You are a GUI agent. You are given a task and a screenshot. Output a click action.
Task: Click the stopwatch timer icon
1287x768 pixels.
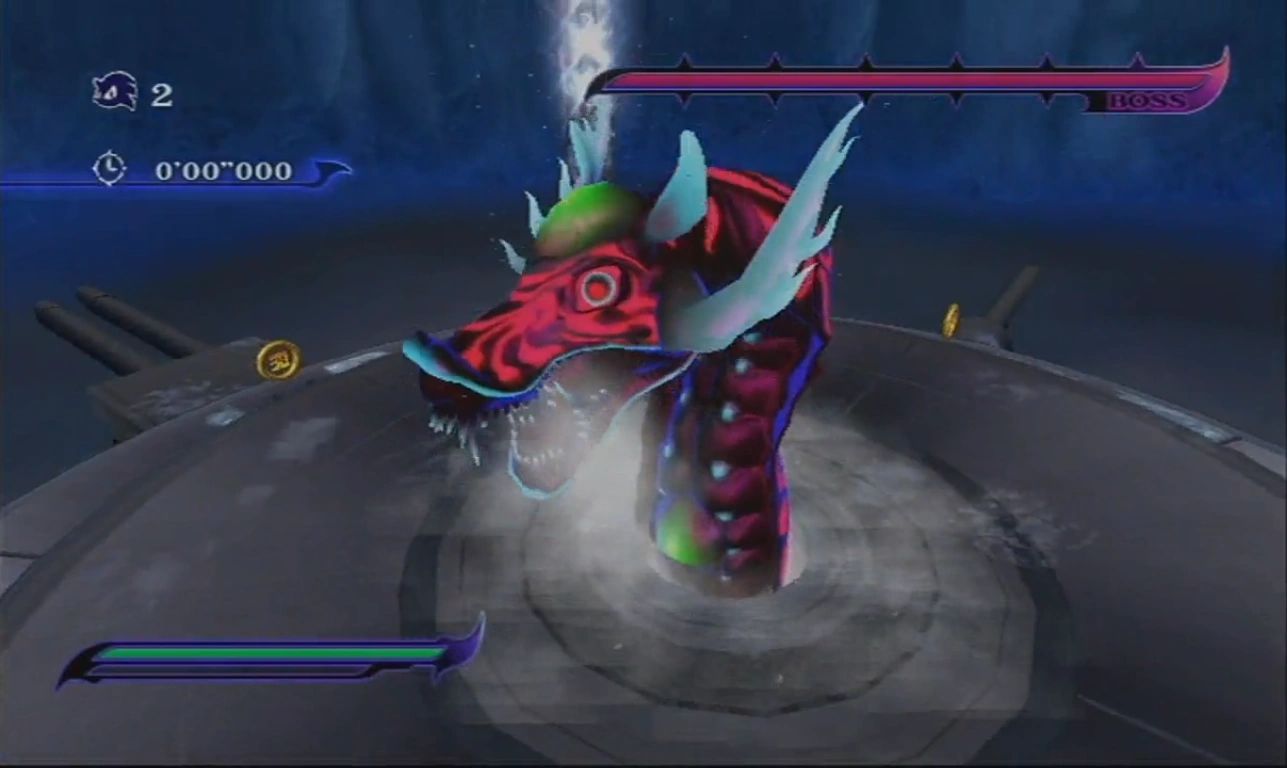(109, 168)
